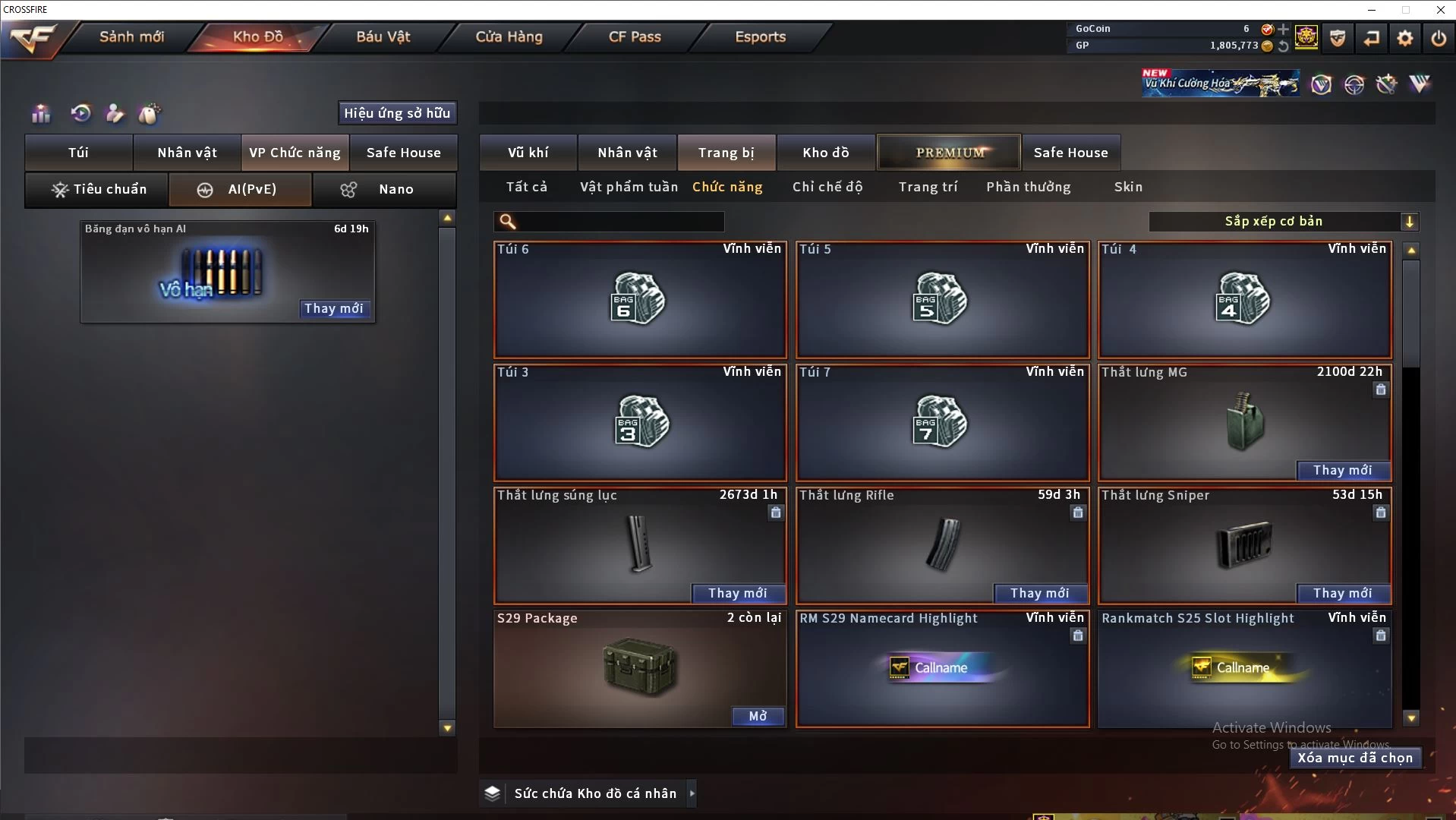Open the S29 Package with Mở
The width and height of the screenshot is (1456, 820).
758,716
